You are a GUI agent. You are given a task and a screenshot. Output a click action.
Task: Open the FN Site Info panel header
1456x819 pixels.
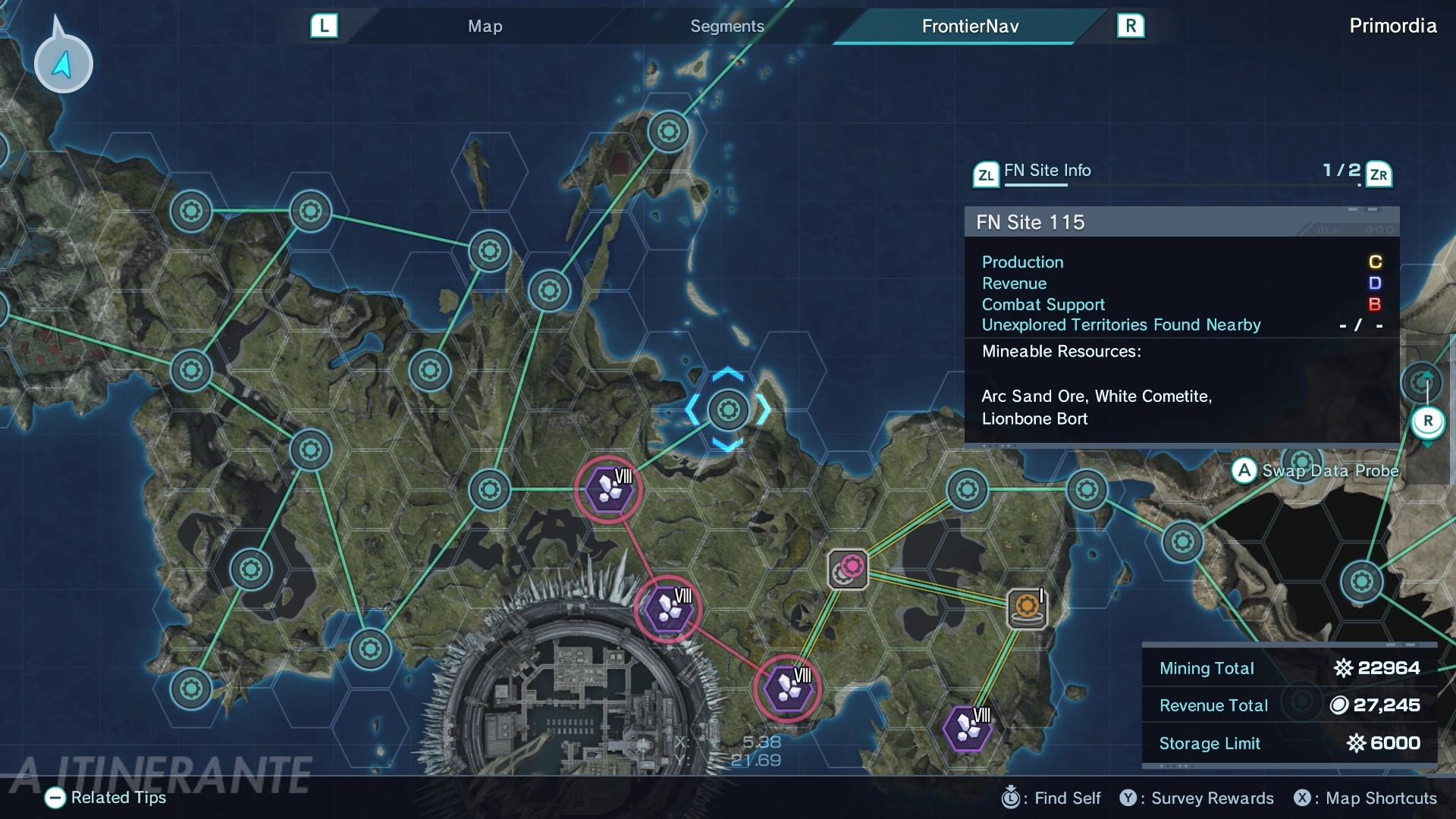point(1046,171)
